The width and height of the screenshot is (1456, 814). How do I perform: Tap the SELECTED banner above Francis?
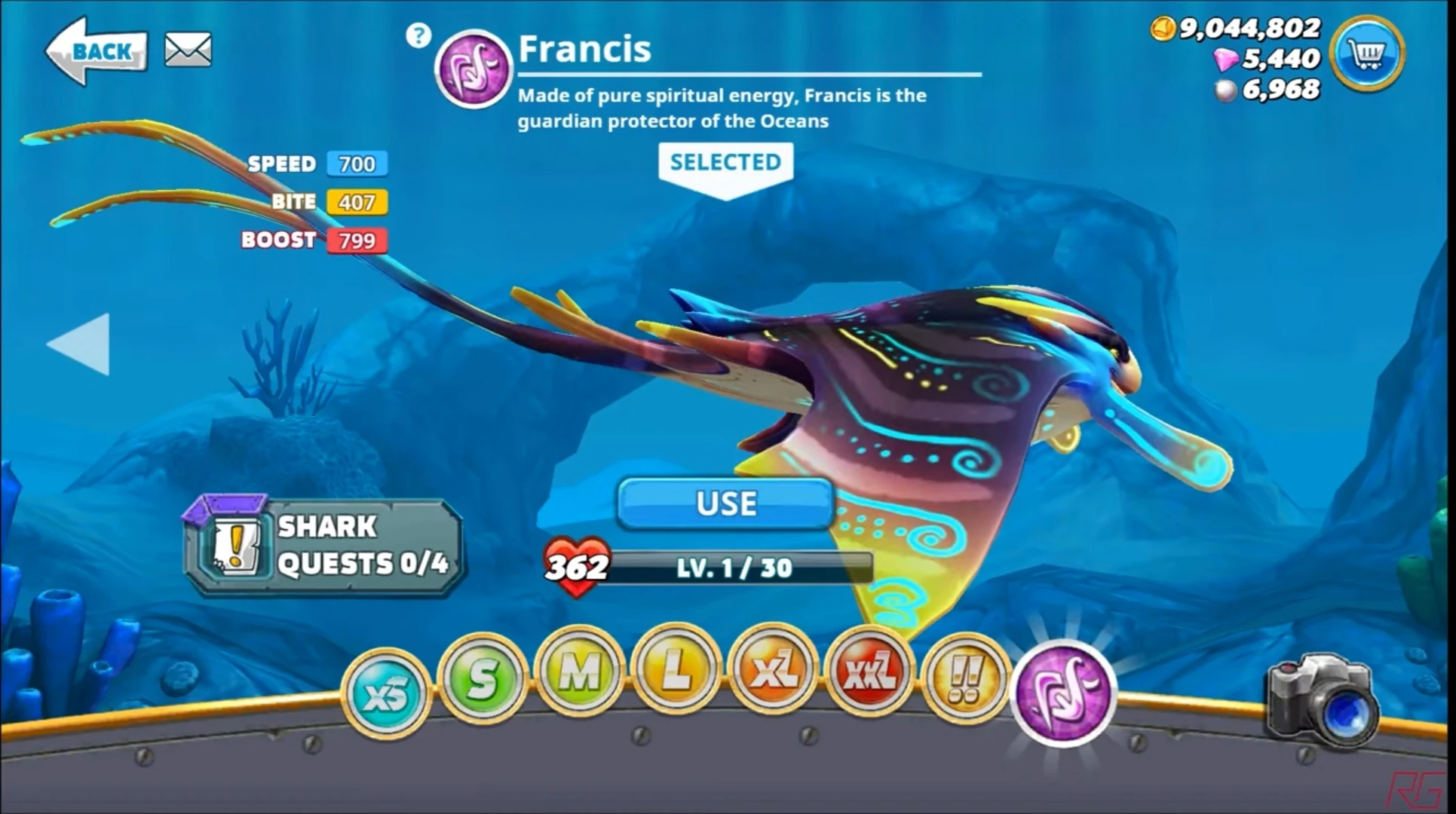pyautogui.click(x=725, y=161)
